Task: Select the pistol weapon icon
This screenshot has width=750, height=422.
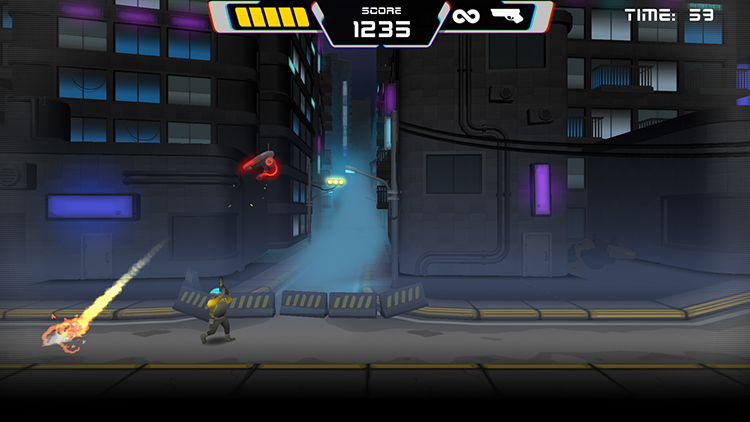Action: (x=510, y=16)
